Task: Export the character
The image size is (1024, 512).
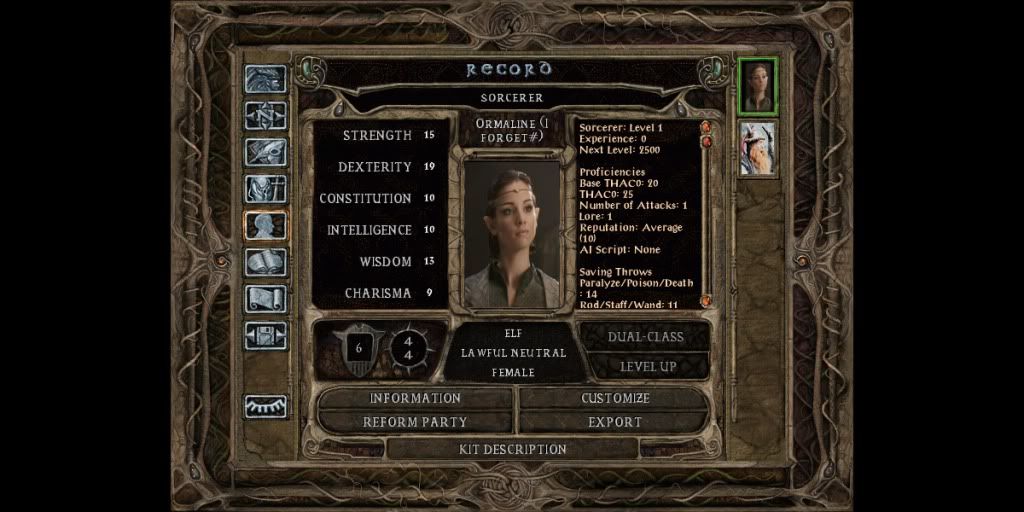Action: 615,422
